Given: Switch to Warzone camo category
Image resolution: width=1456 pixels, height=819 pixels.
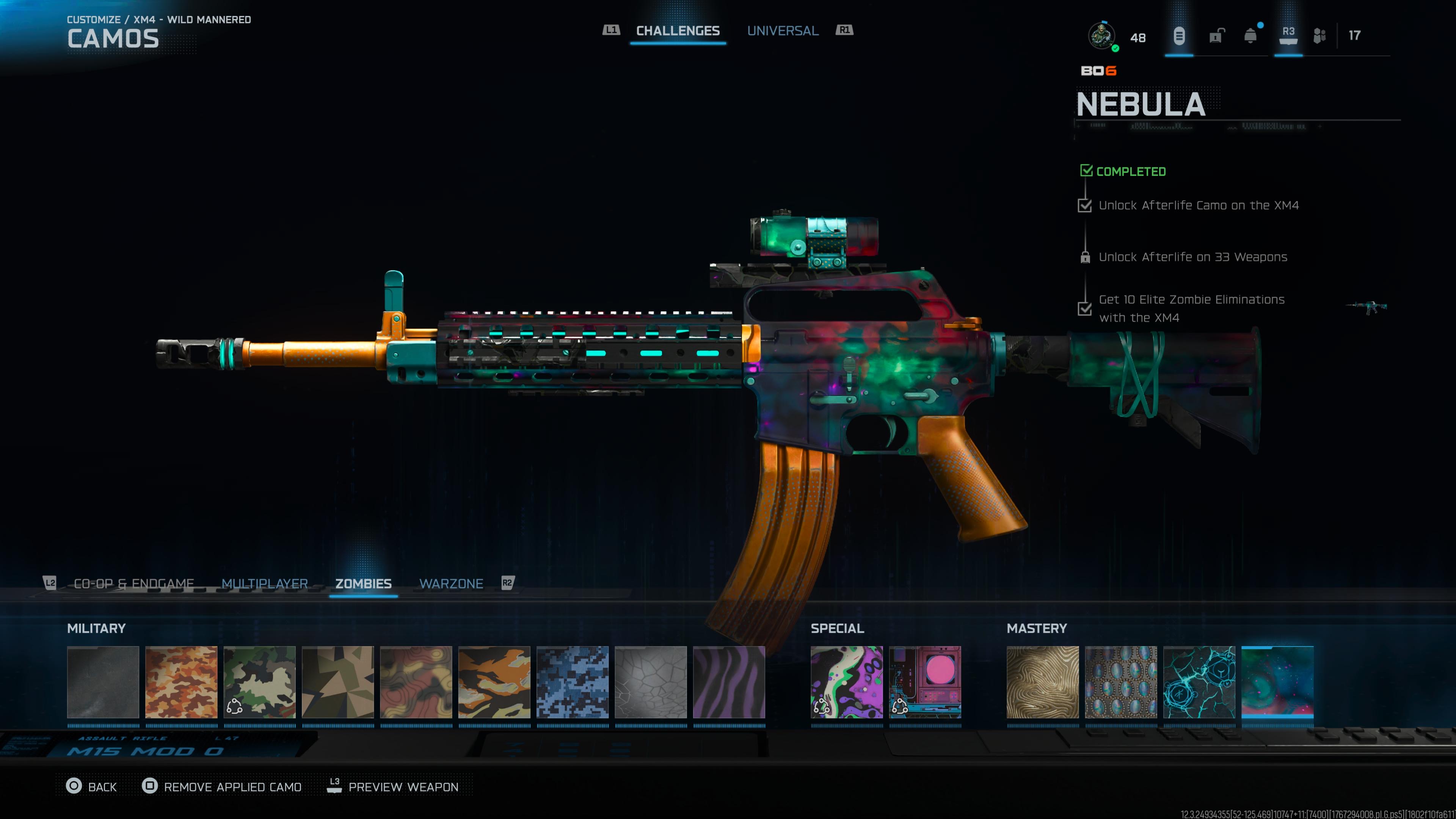Looking at the screenshot, I should coord(451,583).
